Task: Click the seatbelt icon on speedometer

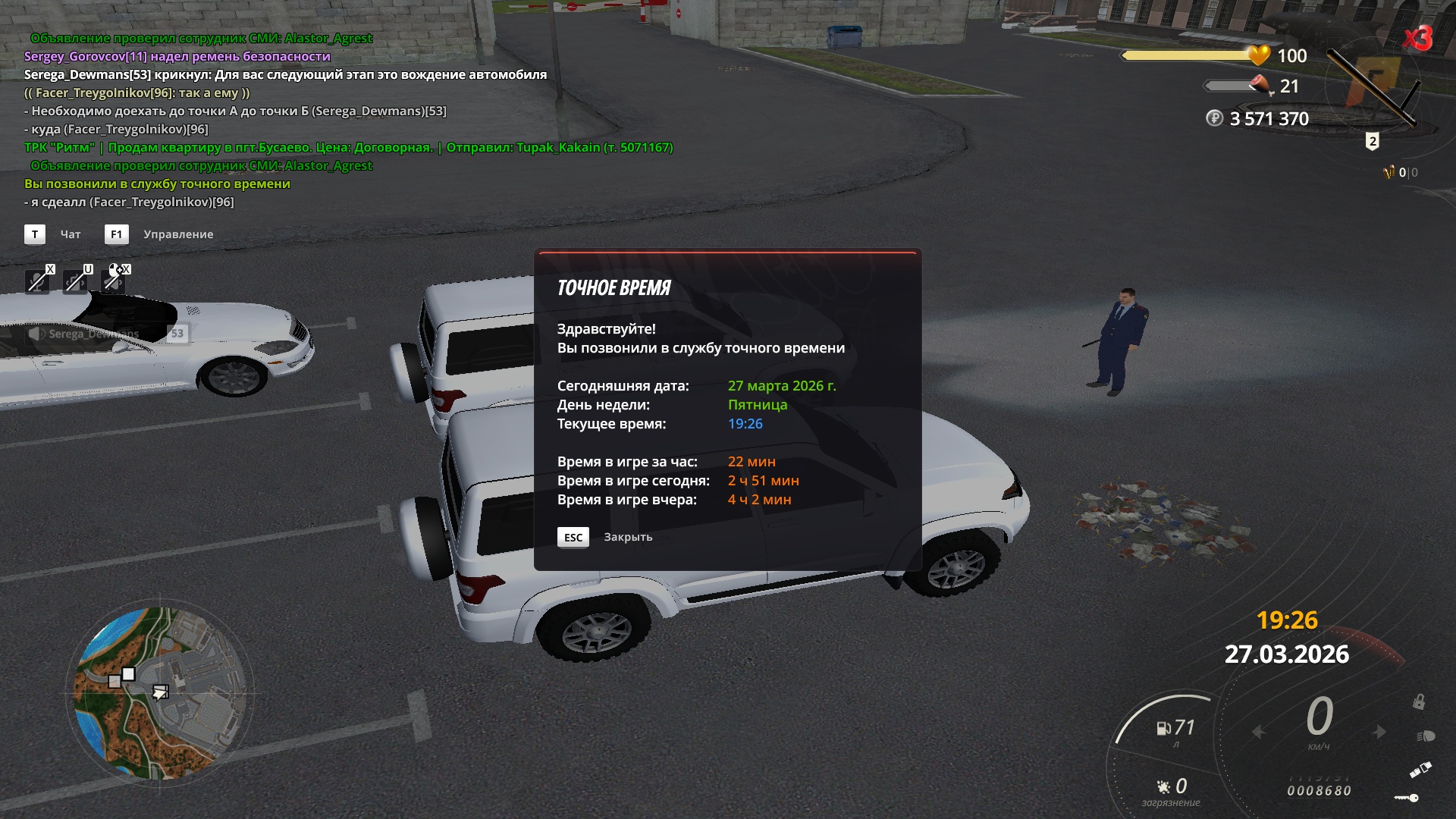Action: (x=1420, y=770)
